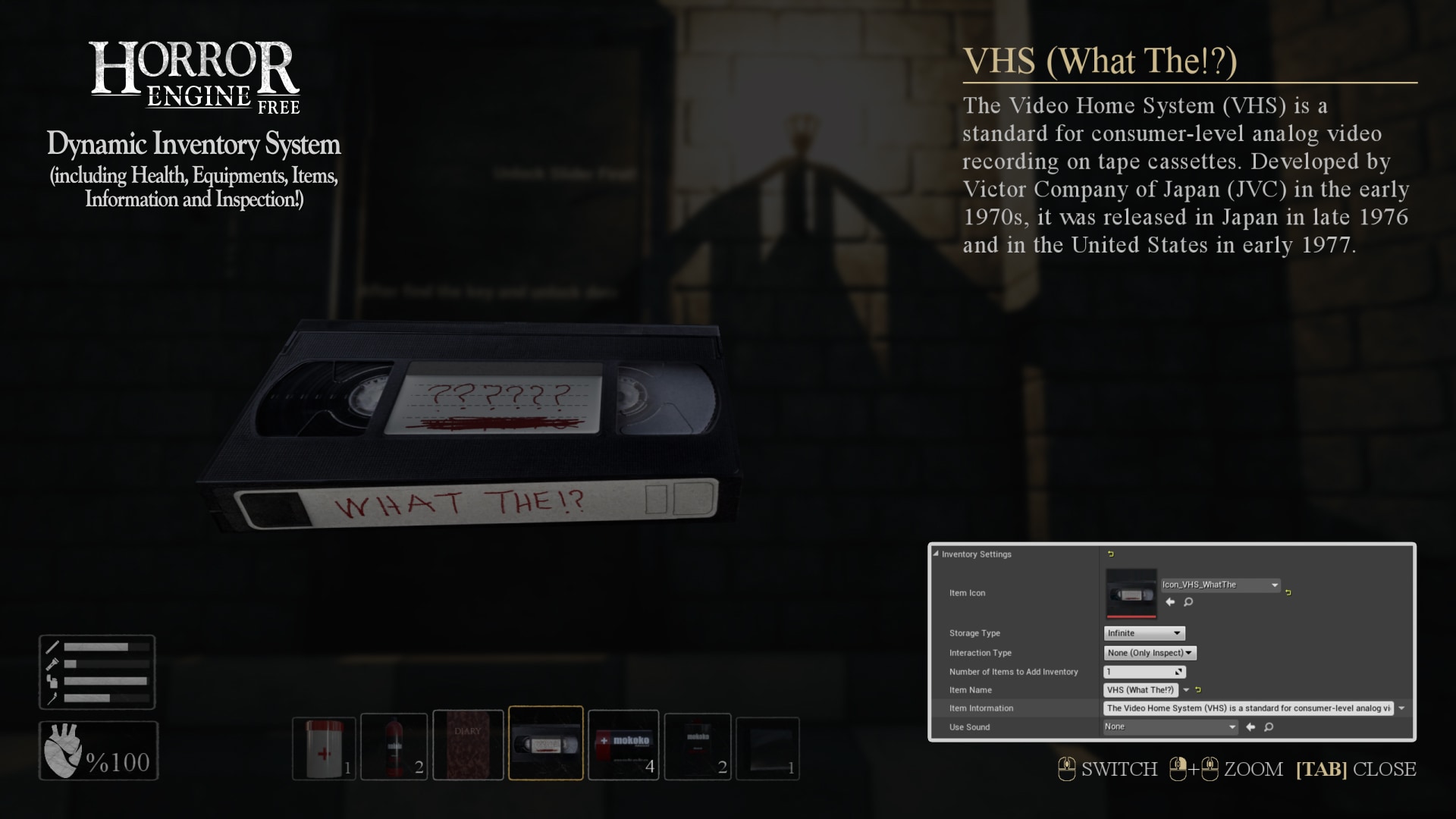Open magnifier to browse Use Sound assets
Image resolution: width=1456 pixels, height=819 pixels.
pyautogui.click(x=1269, y=726)
